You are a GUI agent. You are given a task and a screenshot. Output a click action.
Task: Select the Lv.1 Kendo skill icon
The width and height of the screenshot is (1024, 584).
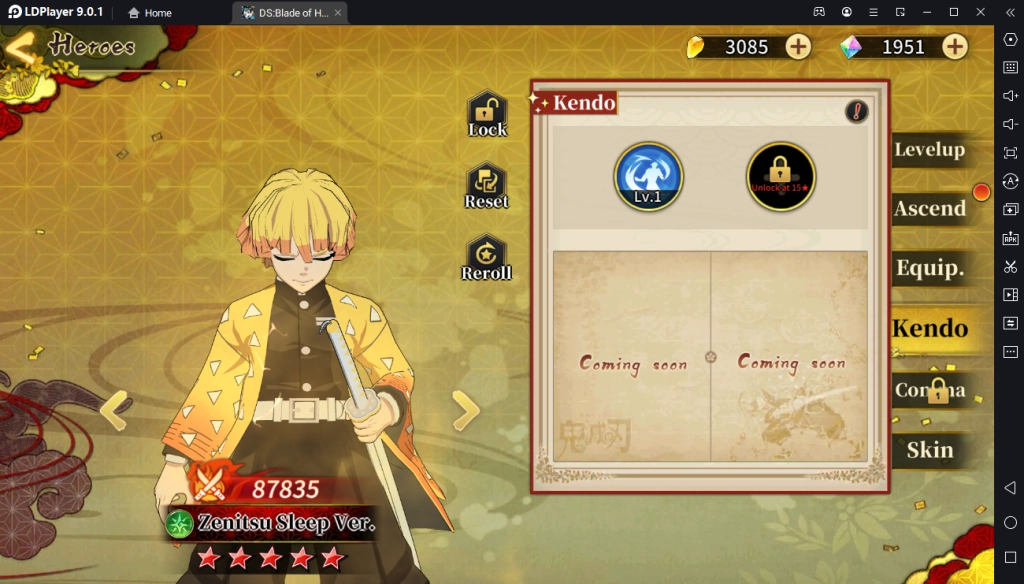click(x=648, y=176)
